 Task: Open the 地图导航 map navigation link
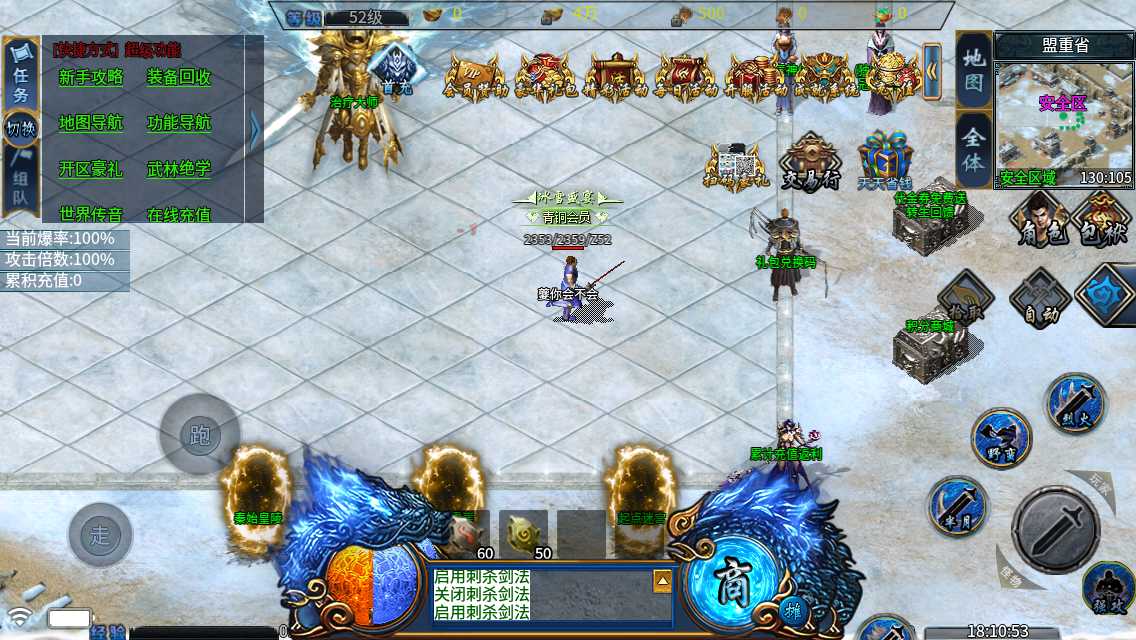91,123
